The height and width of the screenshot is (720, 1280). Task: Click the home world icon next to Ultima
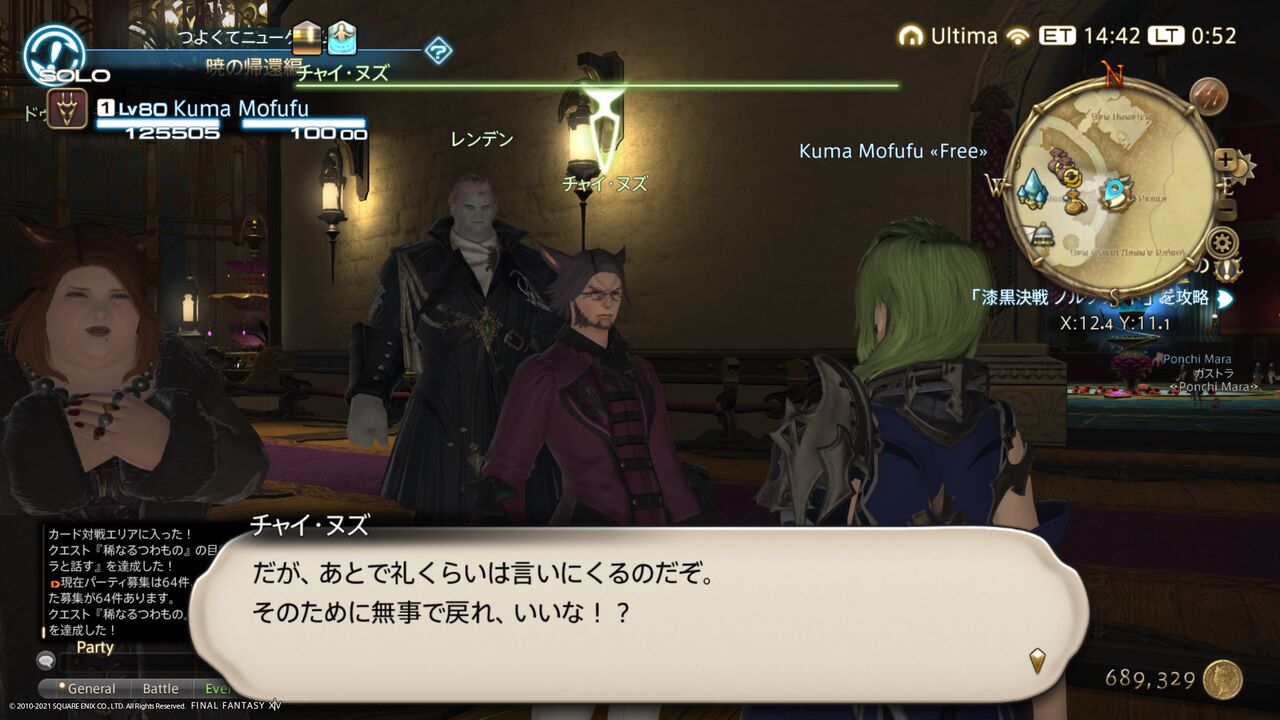click(x=910, y=35)
